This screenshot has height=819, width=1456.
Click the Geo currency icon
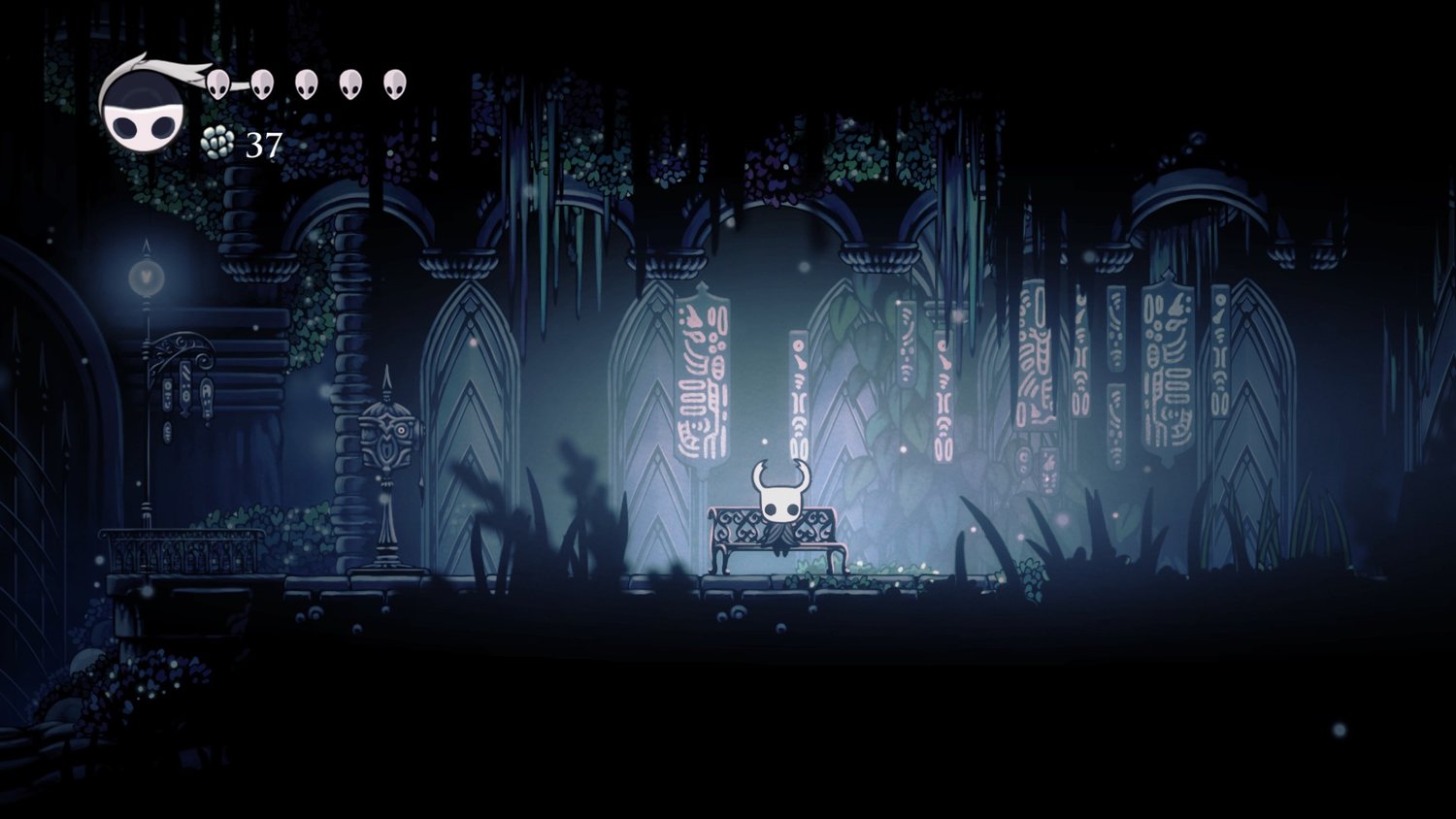point(217,144)
